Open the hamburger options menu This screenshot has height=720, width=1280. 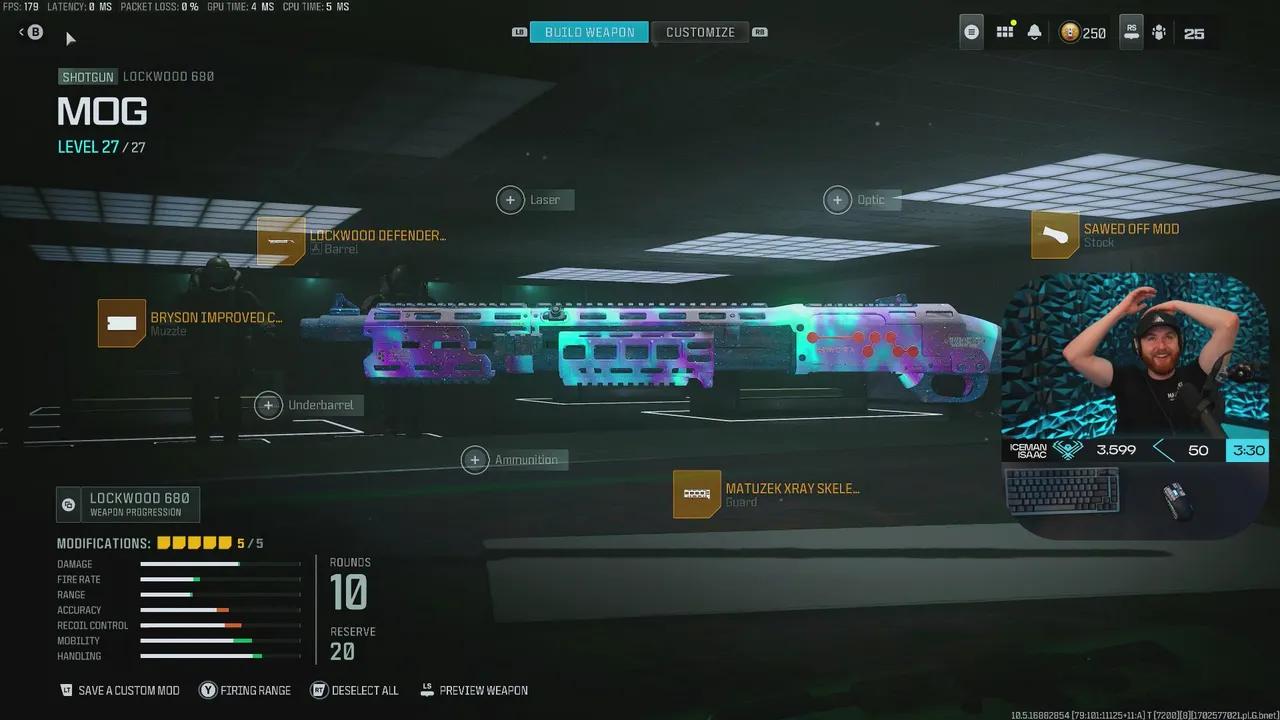(971, 32)
